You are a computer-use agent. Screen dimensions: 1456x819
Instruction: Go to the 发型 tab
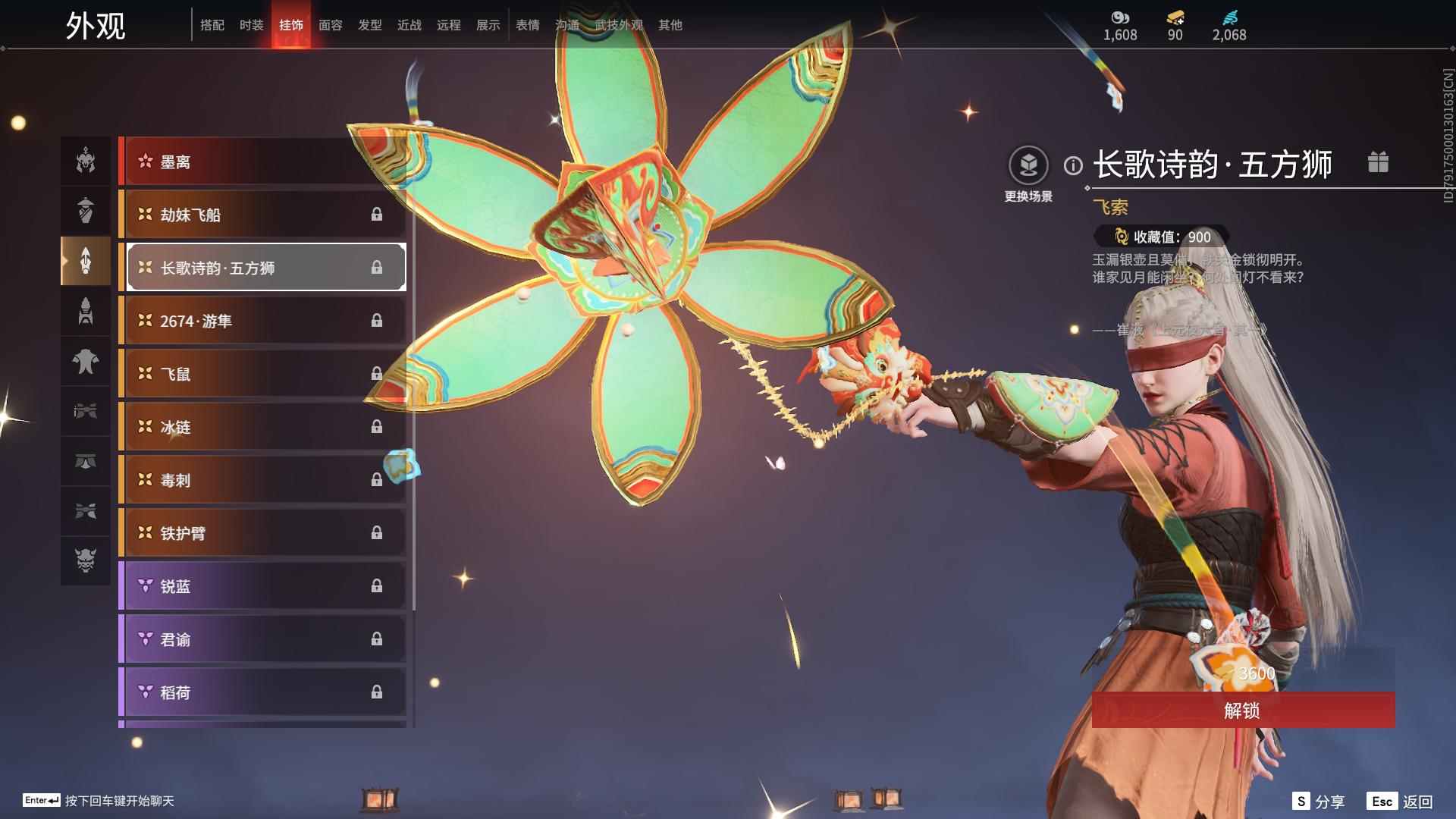[x=369, y=25]
